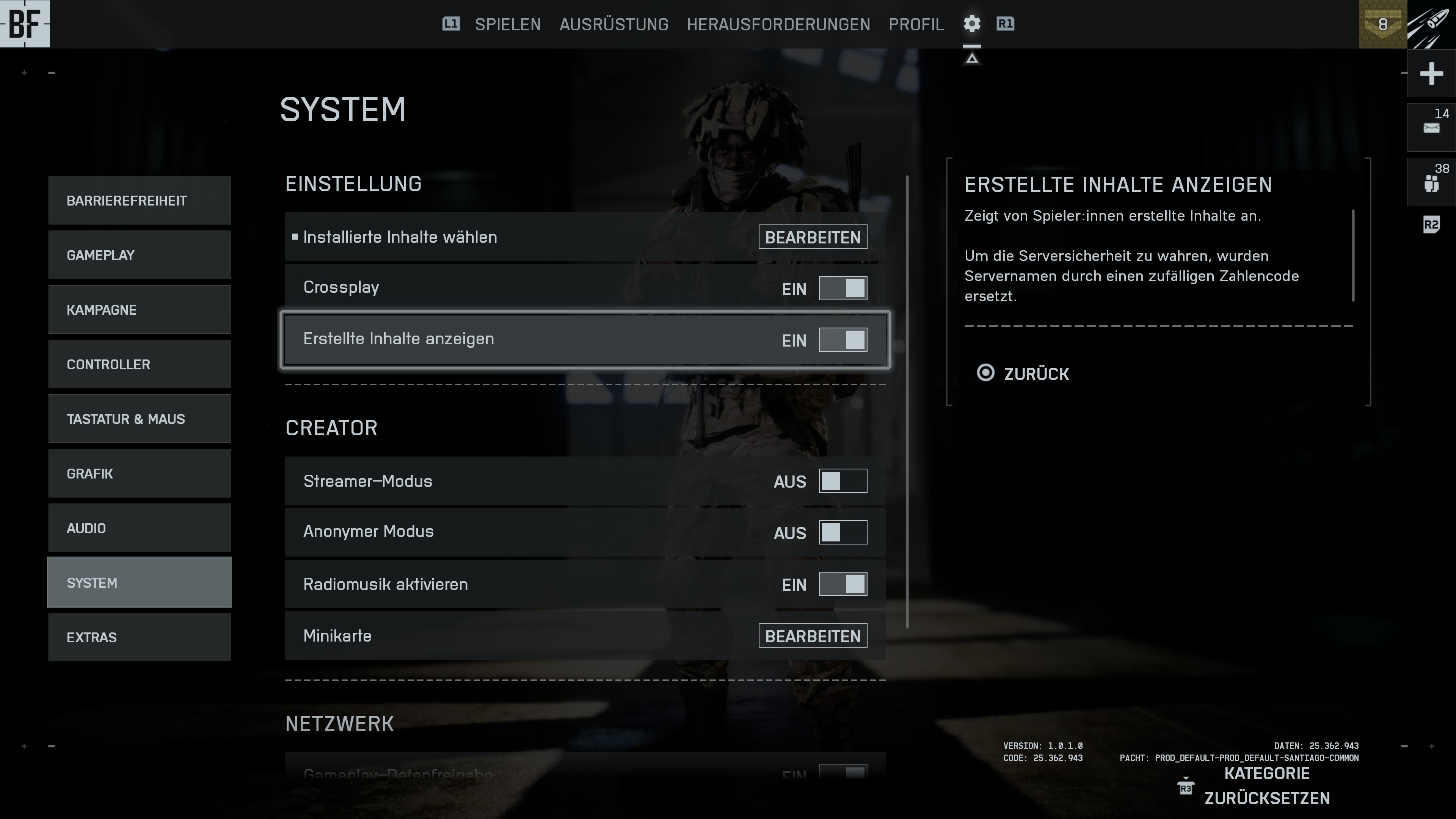Viewport: 1456px width, 819px height.
Task: Open the SPIELEN tab
Action: 508,24
